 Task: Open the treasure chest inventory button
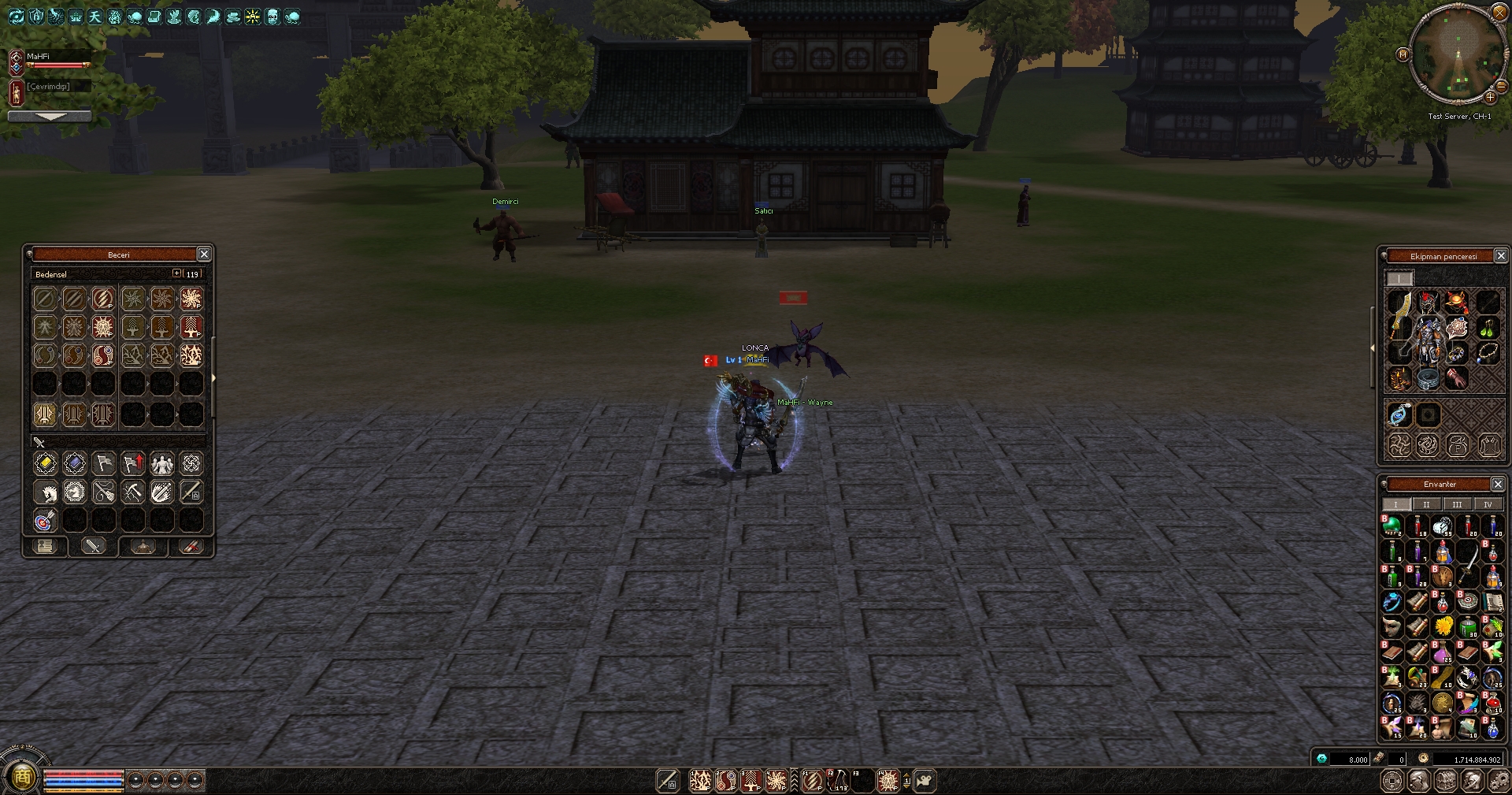[1444, 781]
